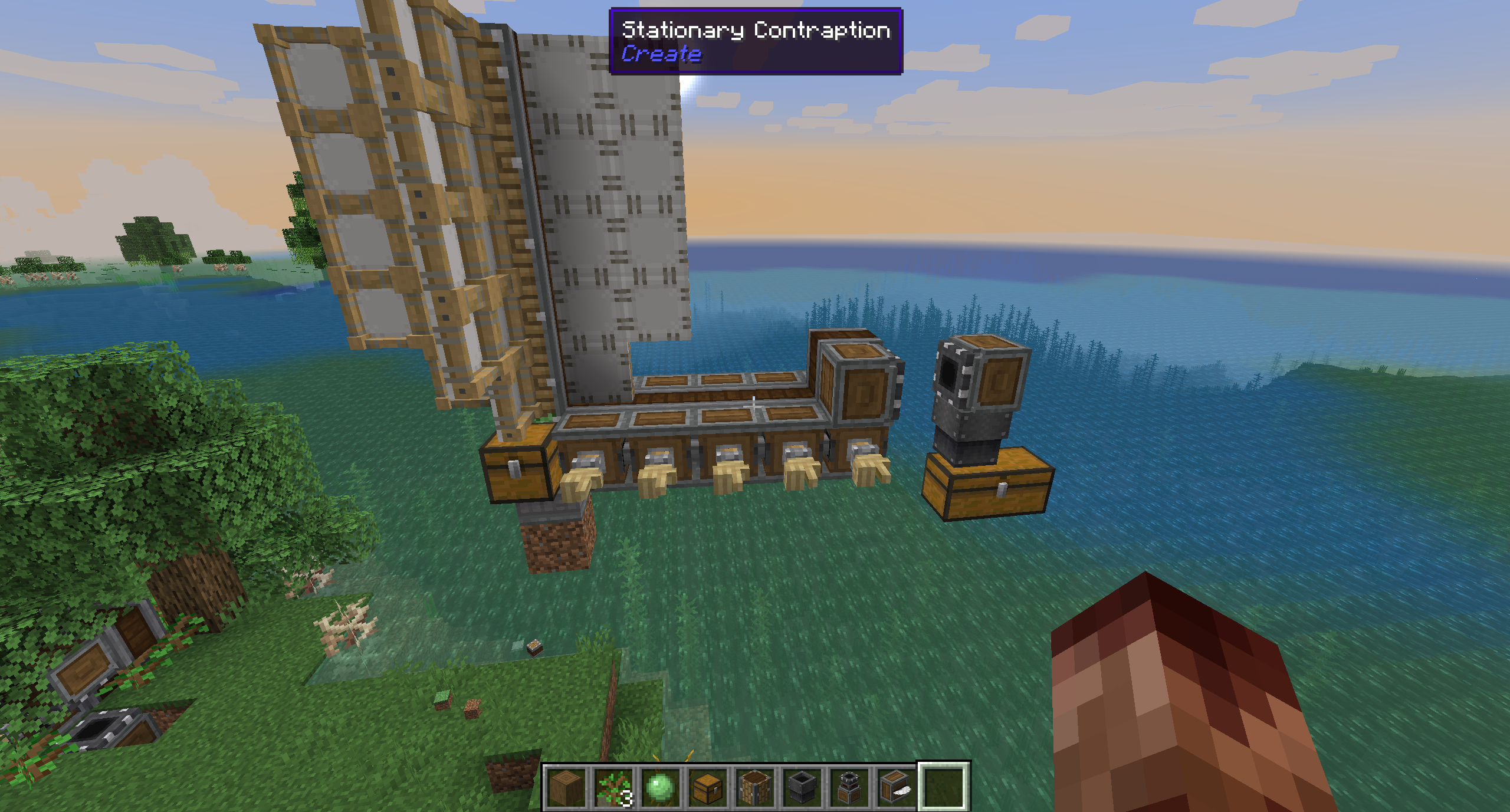Select the wooden crate with white feather

click(896, 788)
